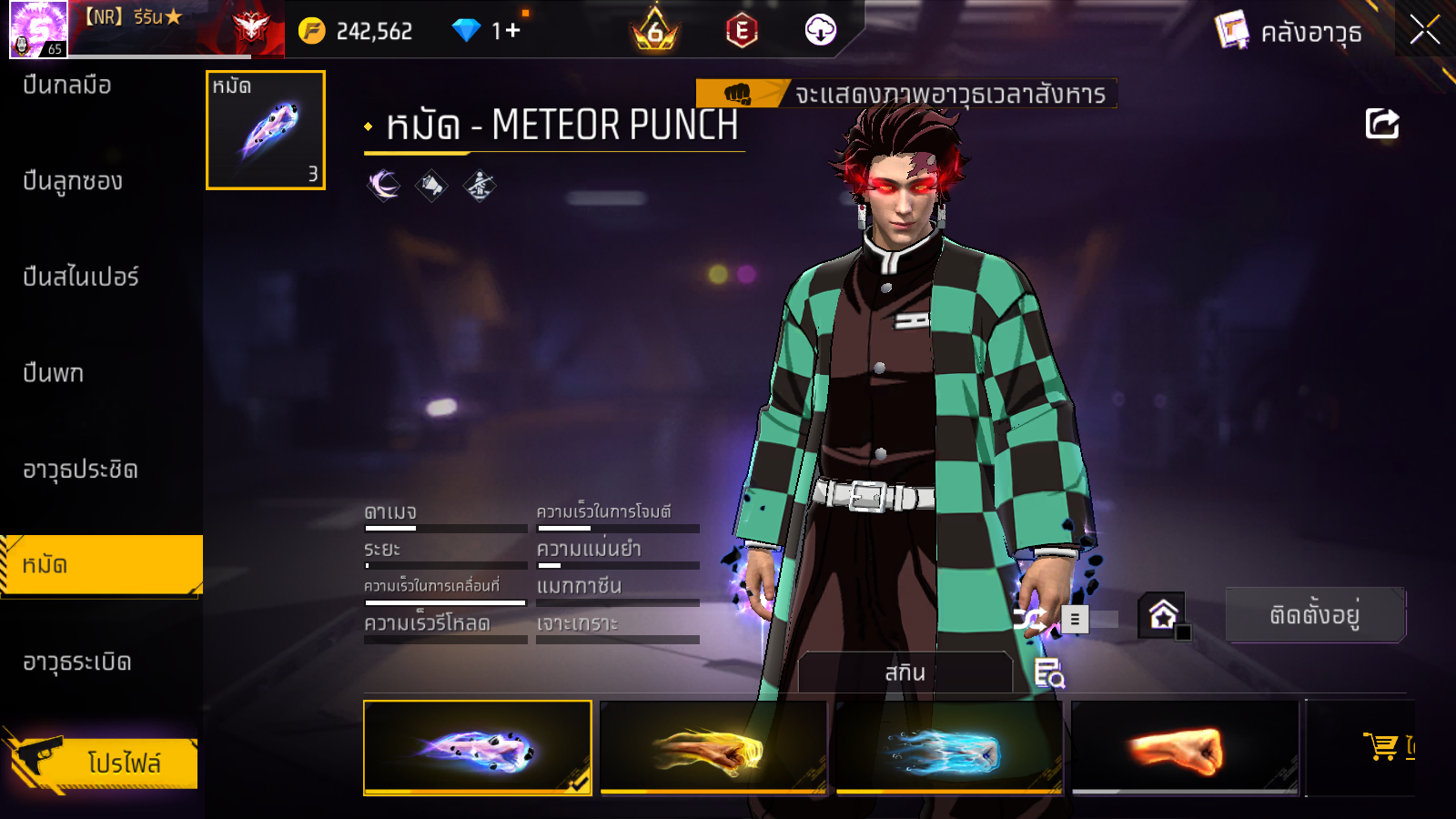
Task: Select the sniper category ปืนสไนเปอร์
Action: [81, 277]
